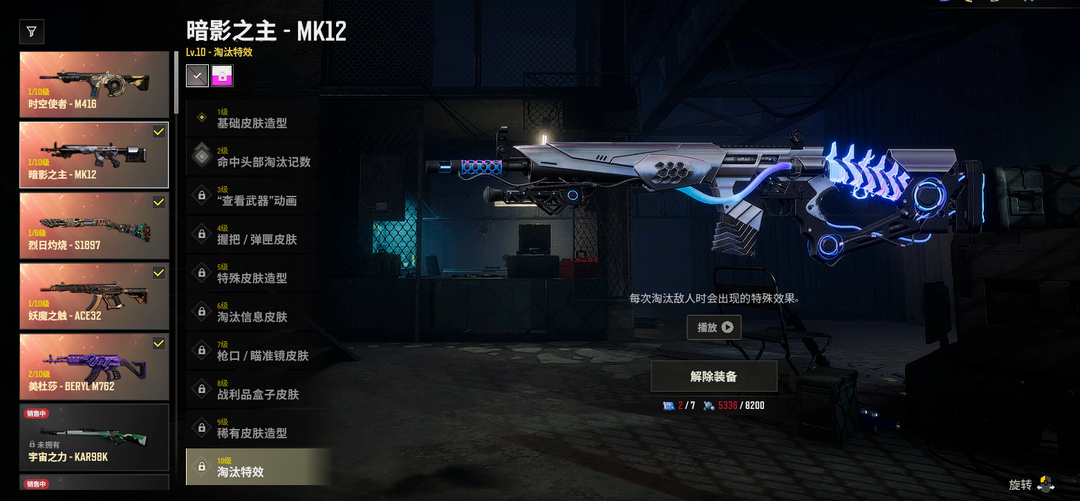Select the 美杜莎 - BERYL M762 skin
The image size is (1080, 501).
click(95, 366)
